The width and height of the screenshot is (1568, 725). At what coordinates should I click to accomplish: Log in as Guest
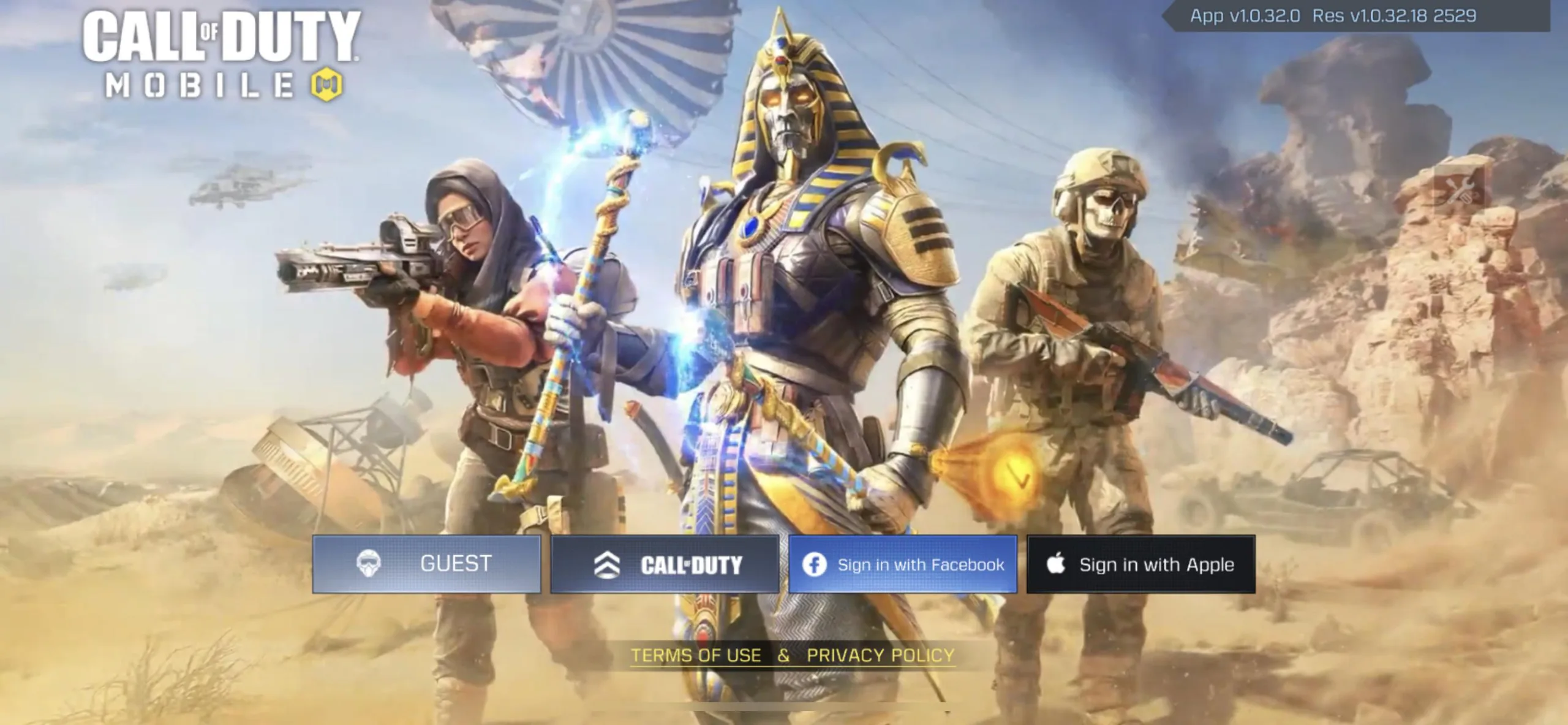[426, 564]
